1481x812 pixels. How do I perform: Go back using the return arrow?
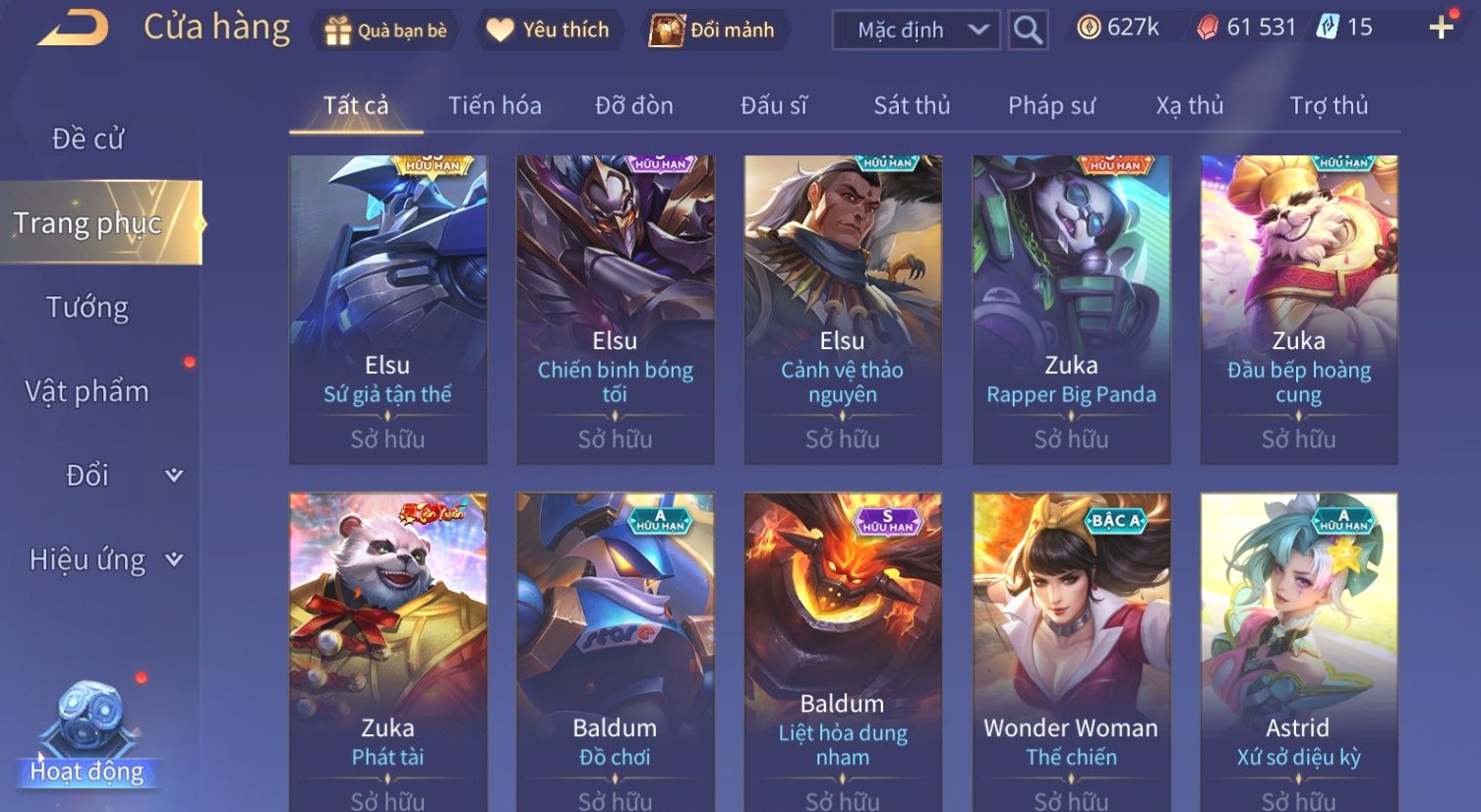74,29
